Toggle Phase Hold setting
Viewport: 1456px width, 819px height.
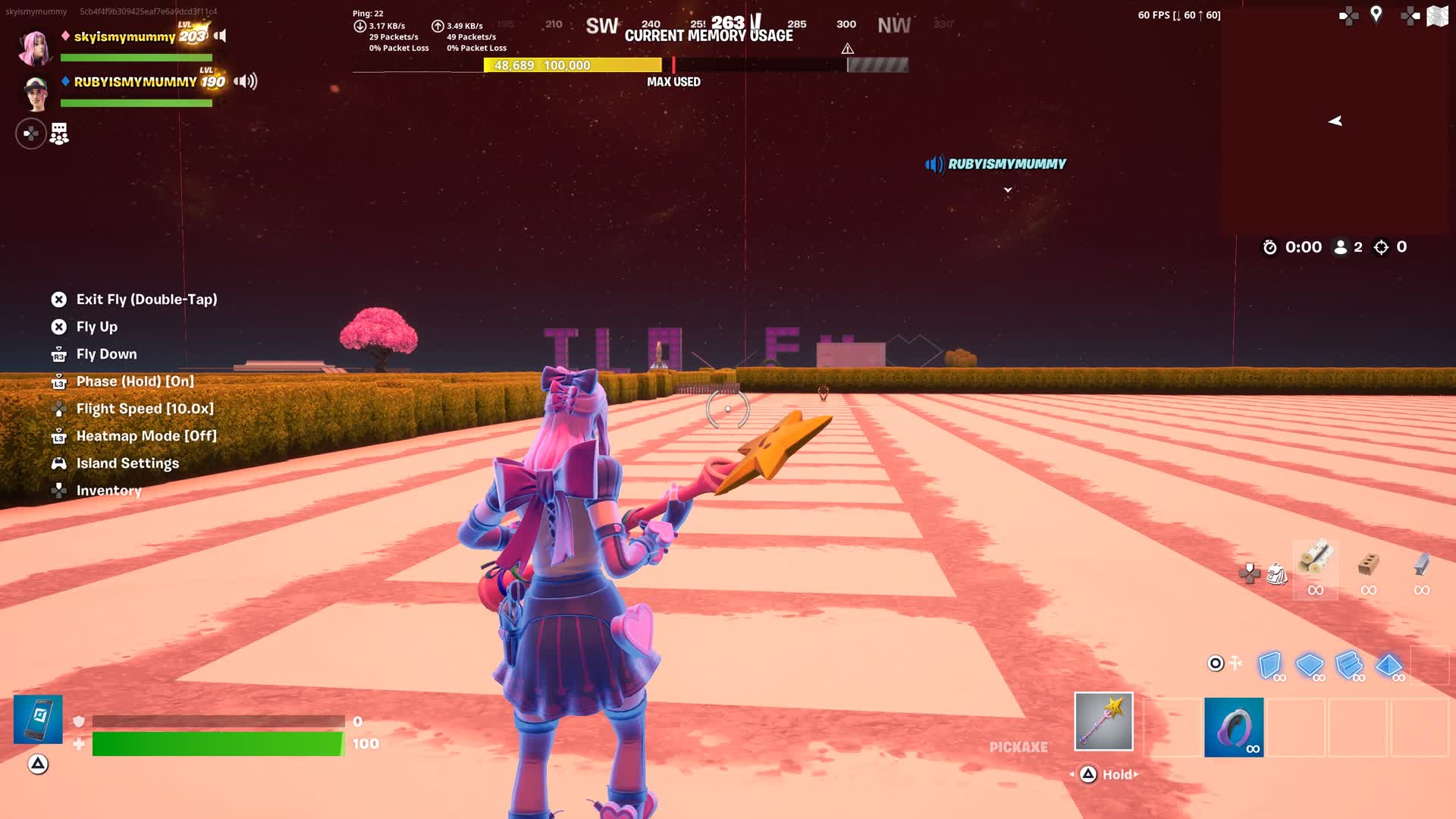135,381
